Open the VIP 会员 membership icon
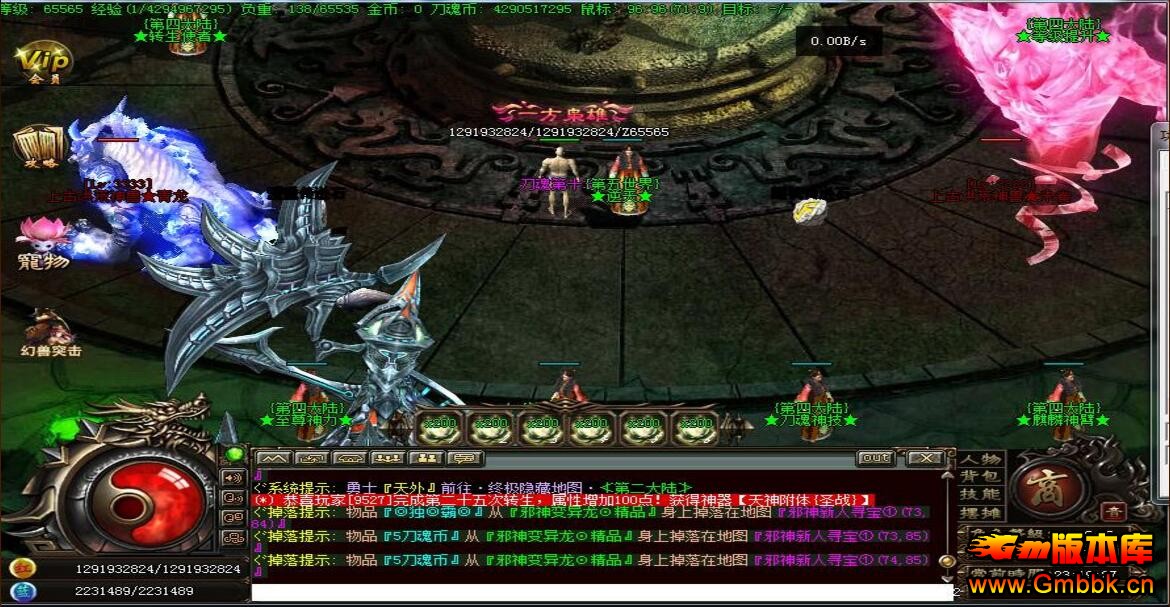1170x607 pixels. click(43, 60)
